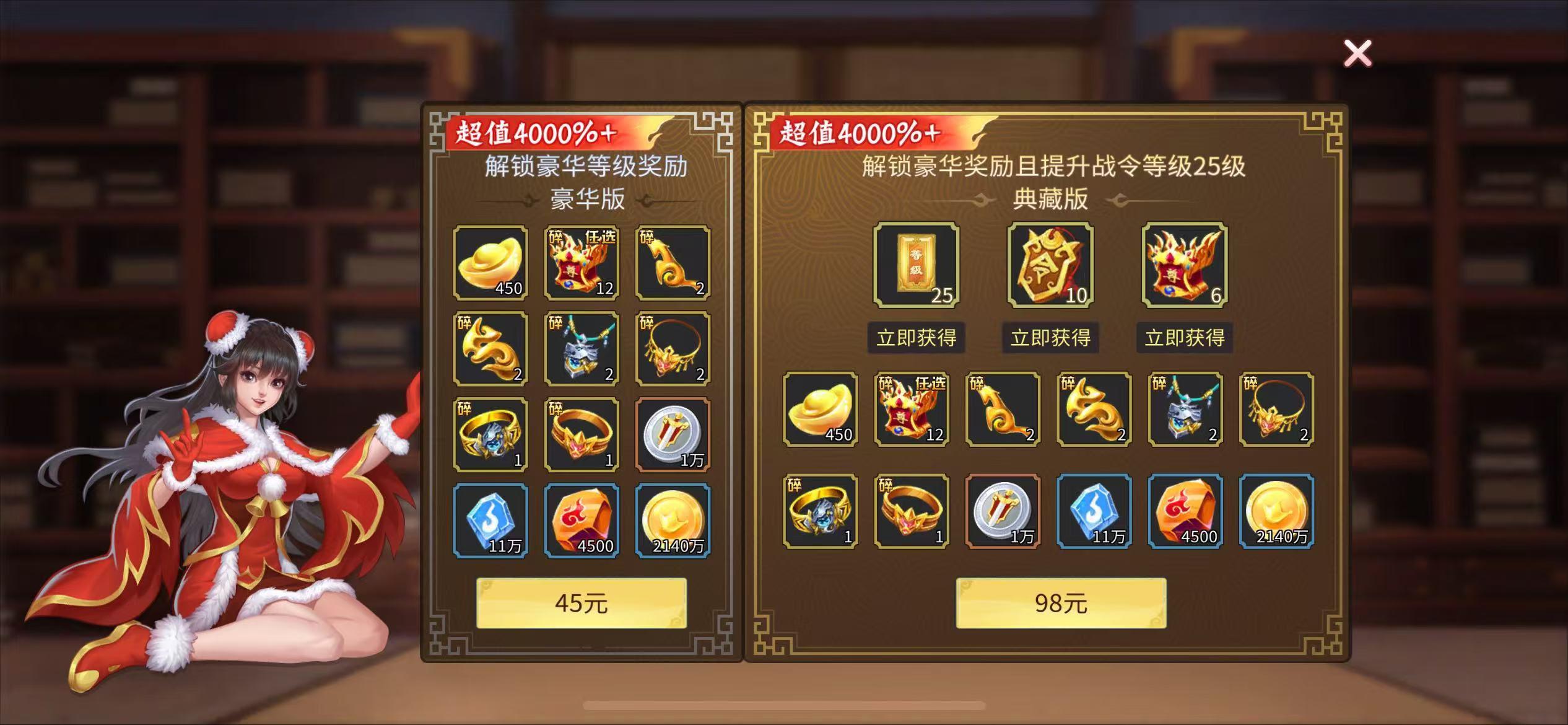The image size is (1568, 725).
Task: Click the third 立即获得 claim button
Action: (x=1185, y=338)
